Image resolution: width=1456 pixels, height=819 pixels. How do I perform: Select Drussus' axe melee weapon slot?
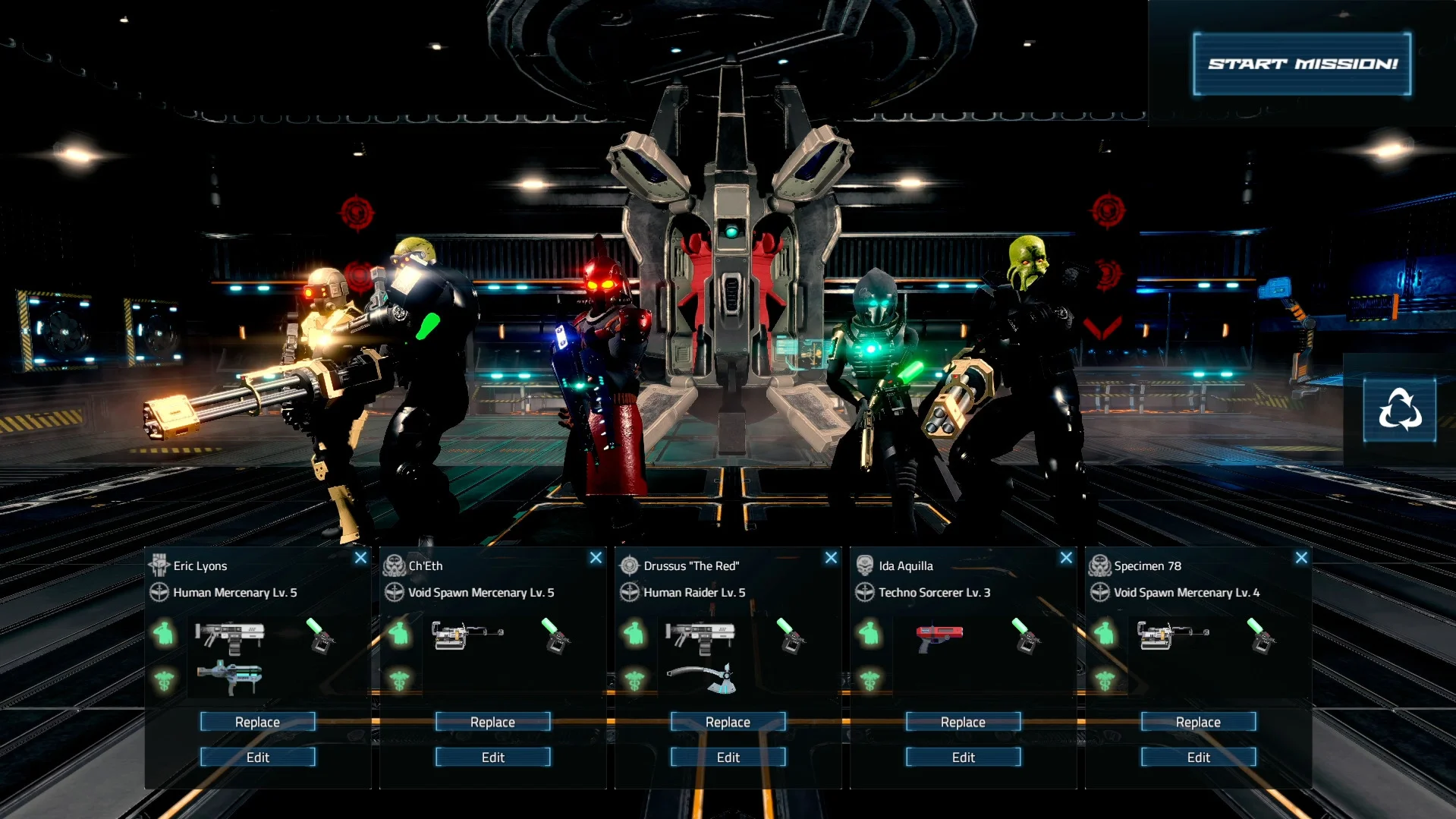click(700, 678)
